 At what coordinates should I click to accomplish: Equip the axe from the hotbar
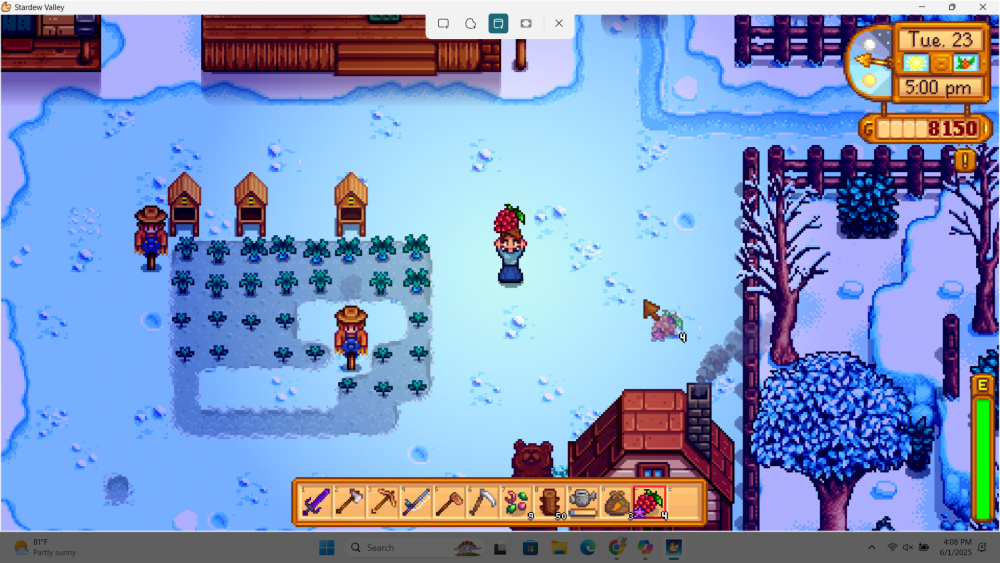click(x=350, y=502)
